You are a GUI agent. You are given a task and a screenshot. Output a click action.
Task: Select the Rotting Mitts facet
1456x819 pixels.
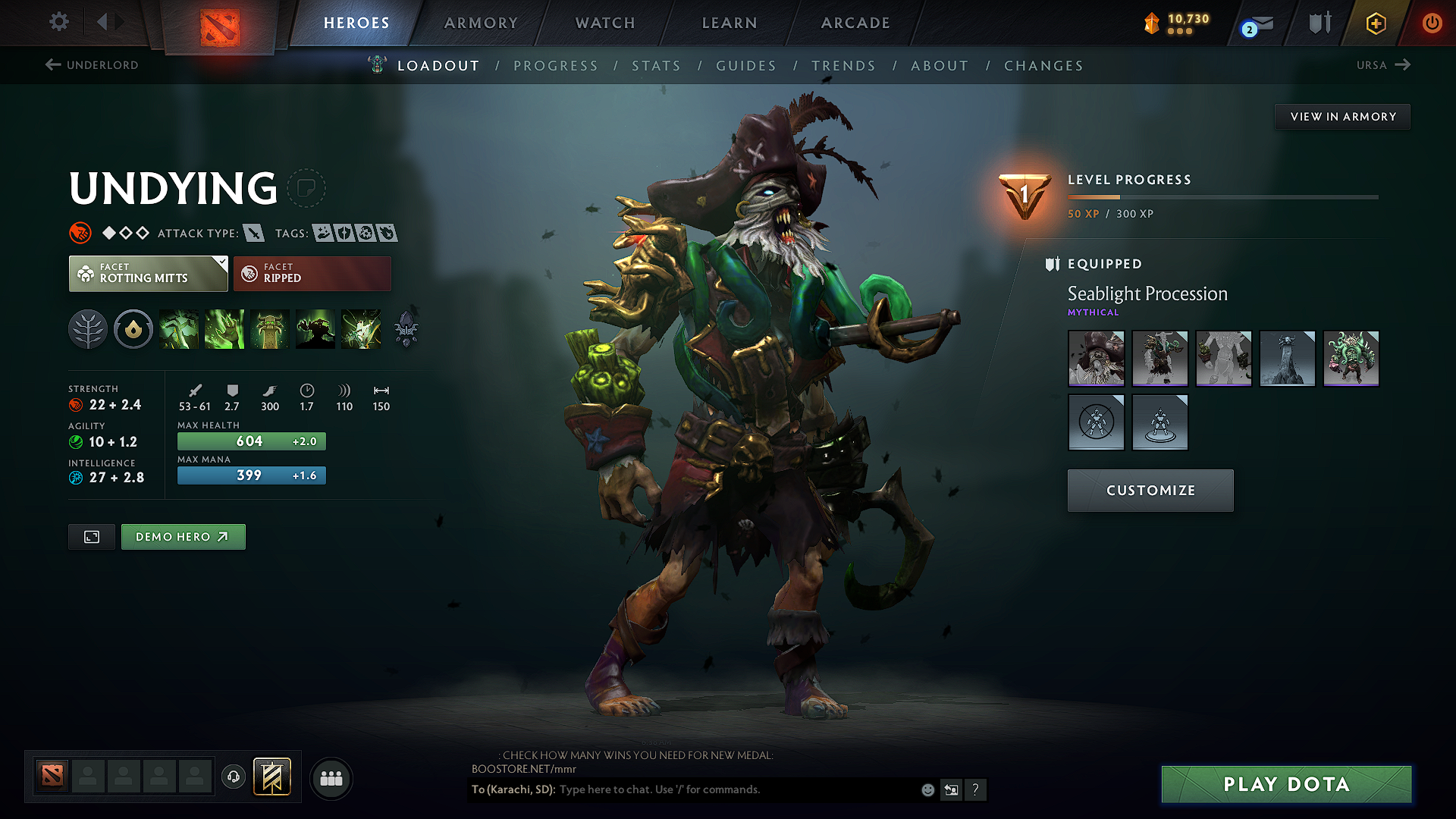coord(148,274)
